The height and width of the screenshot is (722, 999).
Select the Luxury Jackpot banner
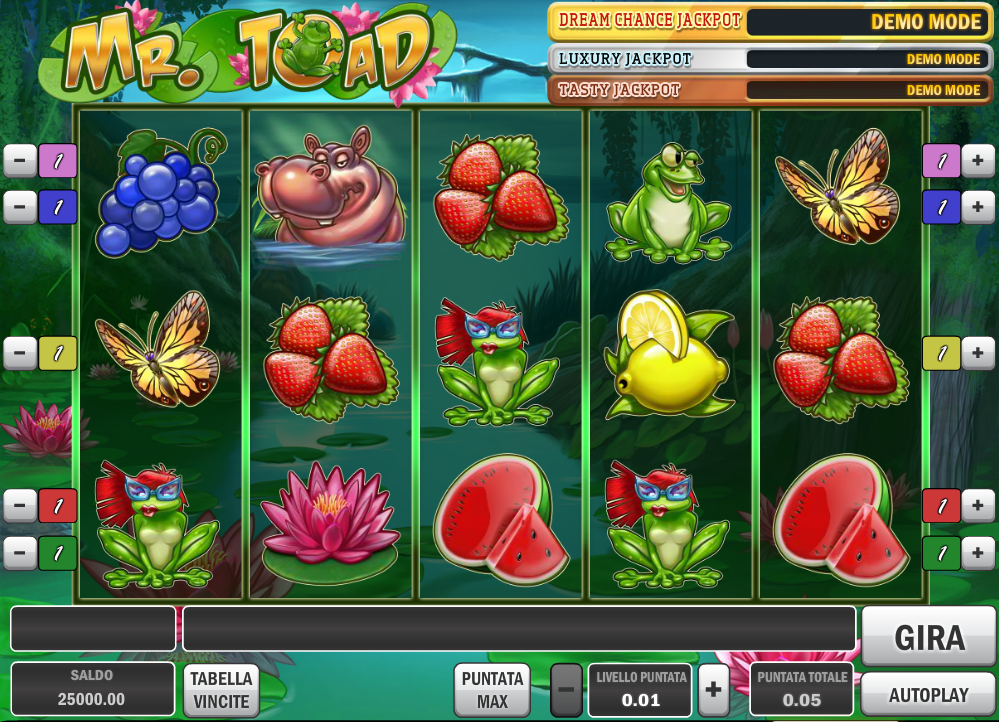(768, 58)
